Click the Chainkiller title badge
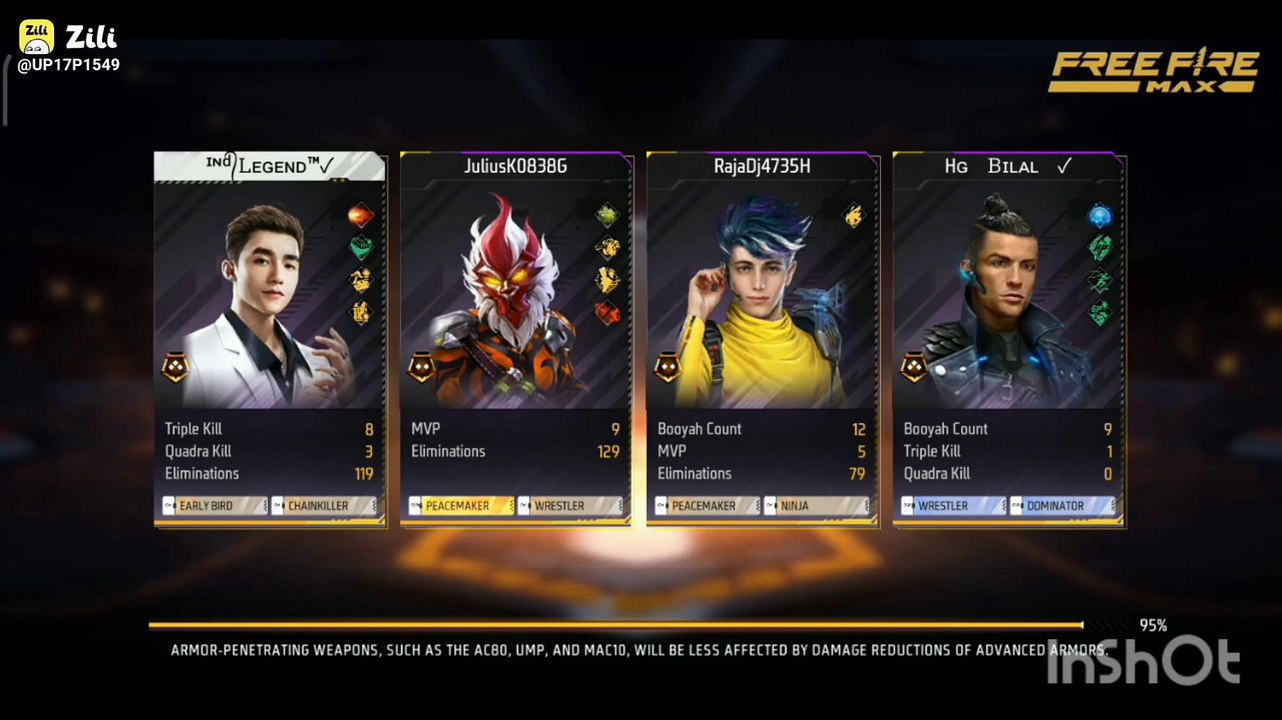The height and width of the screenshot is (720, 1282). (324, 506)
